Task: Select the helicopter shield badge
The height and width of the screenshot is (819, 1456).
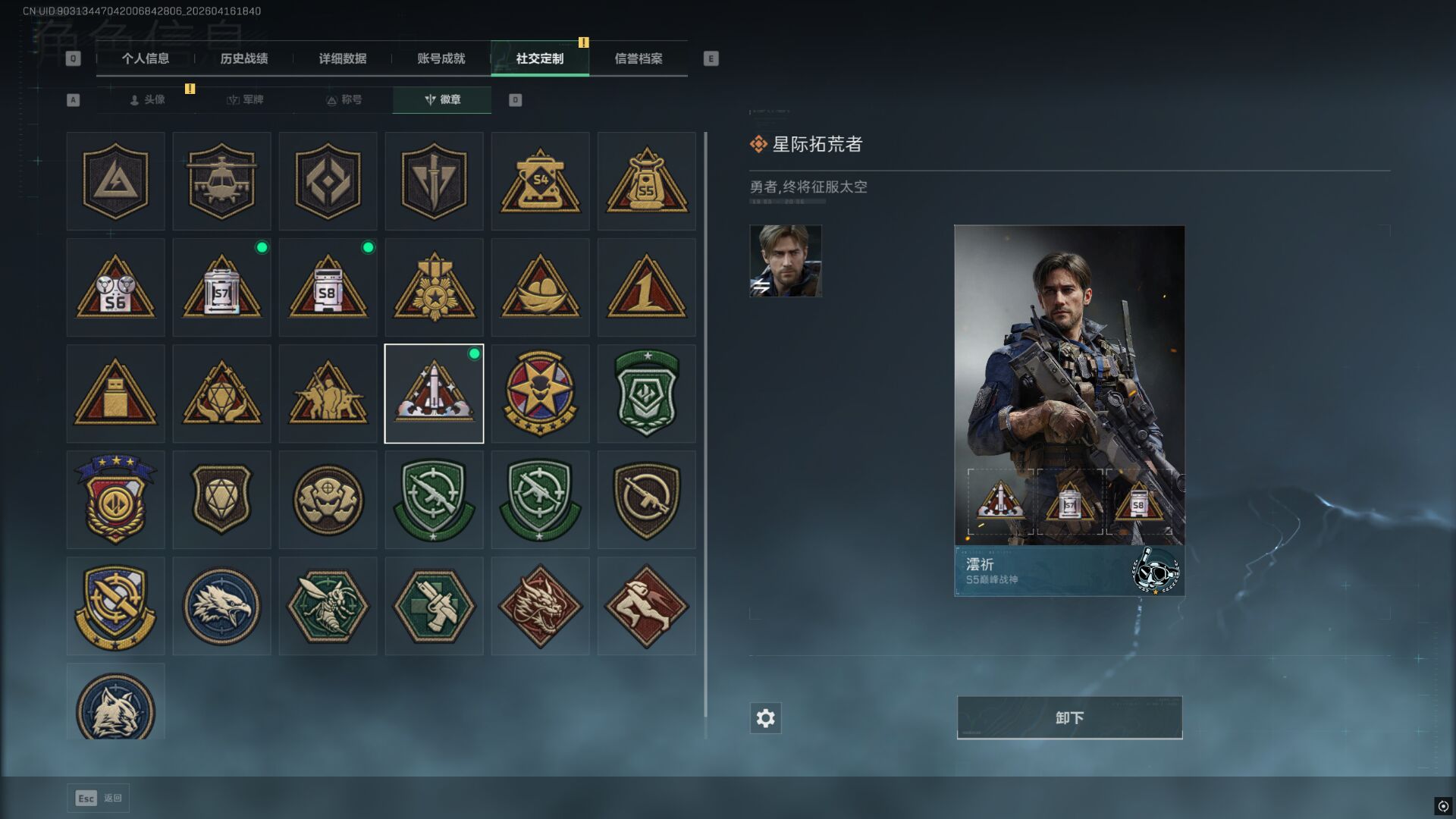Action: [221, 181]
